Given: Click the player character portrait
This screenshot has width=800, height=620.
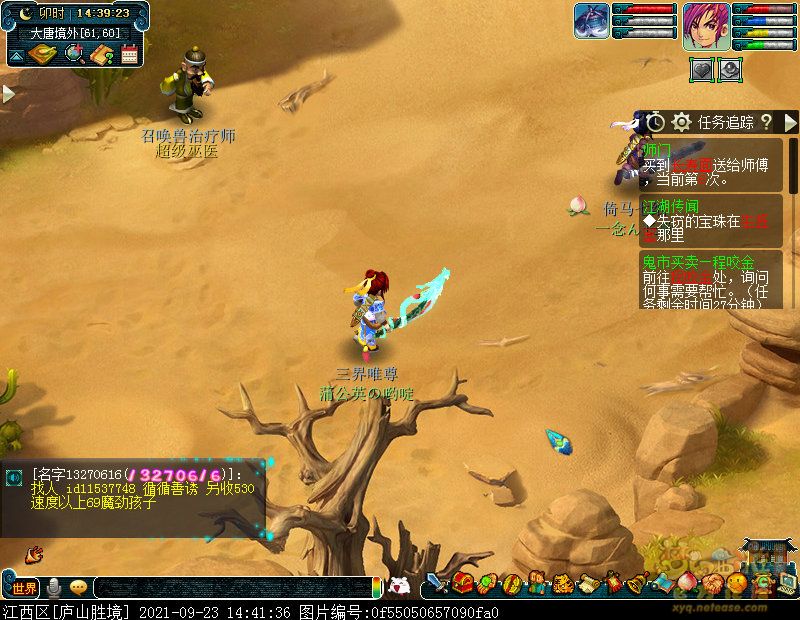Looking at the screenshot, I should [706, 26].
